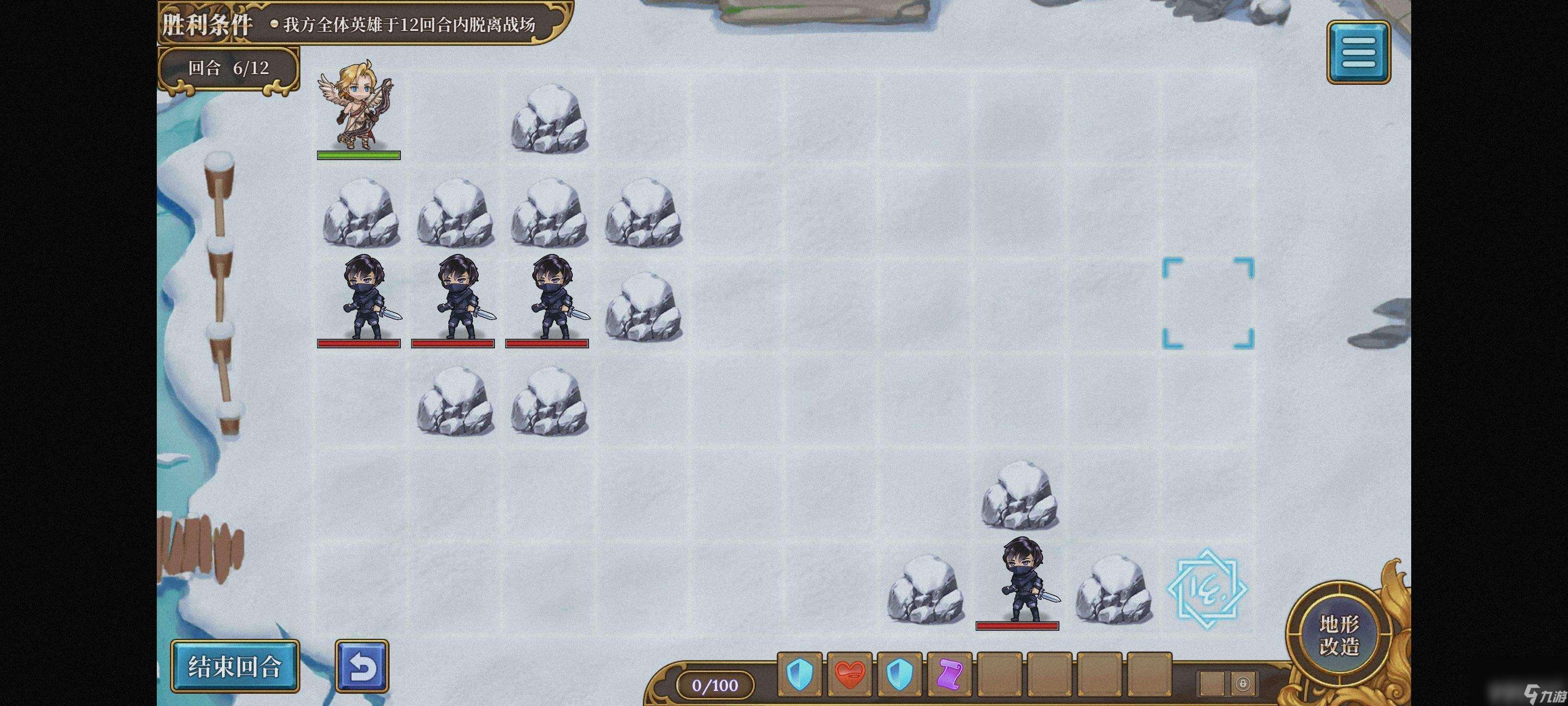1568x706 pixels.
Task: Select the tile marked by blue corner brackets
Action: (x=1208, y=303)
